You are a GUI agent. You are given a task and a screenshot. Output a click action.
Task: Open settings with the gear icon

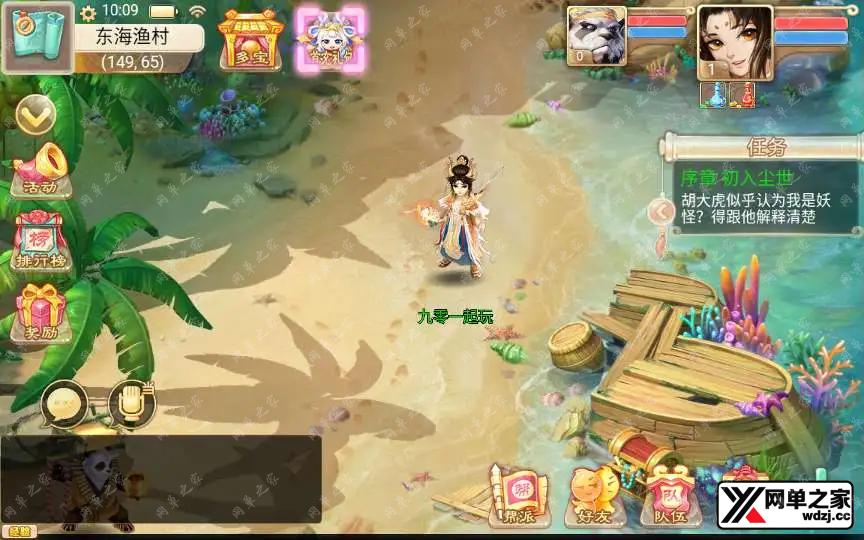pyautogui.click(x=88, y=13)
